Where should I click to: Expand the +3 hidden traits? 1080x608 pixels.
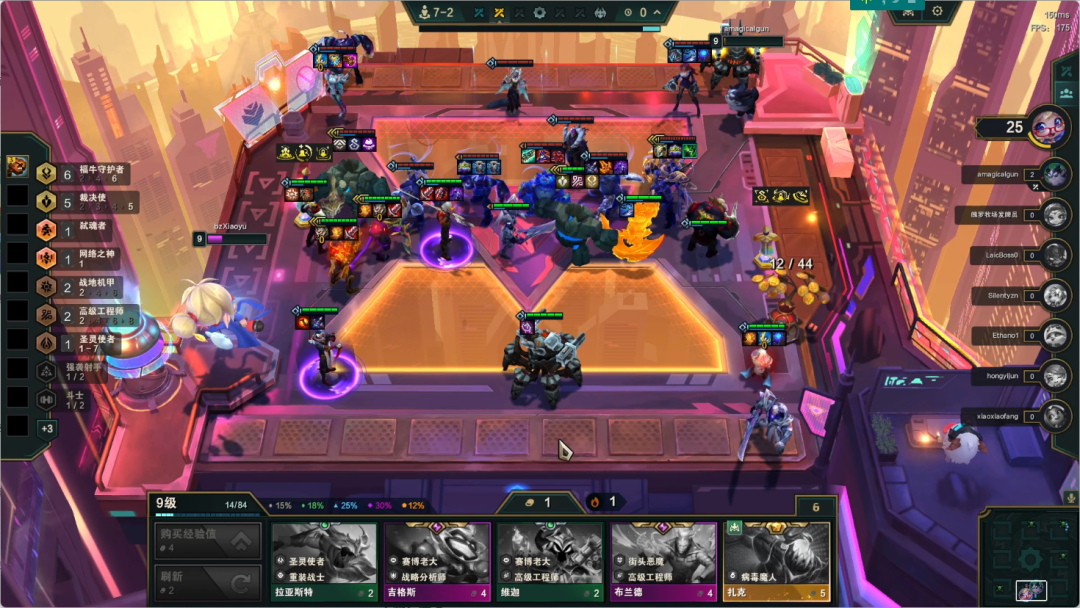point(46,428)
